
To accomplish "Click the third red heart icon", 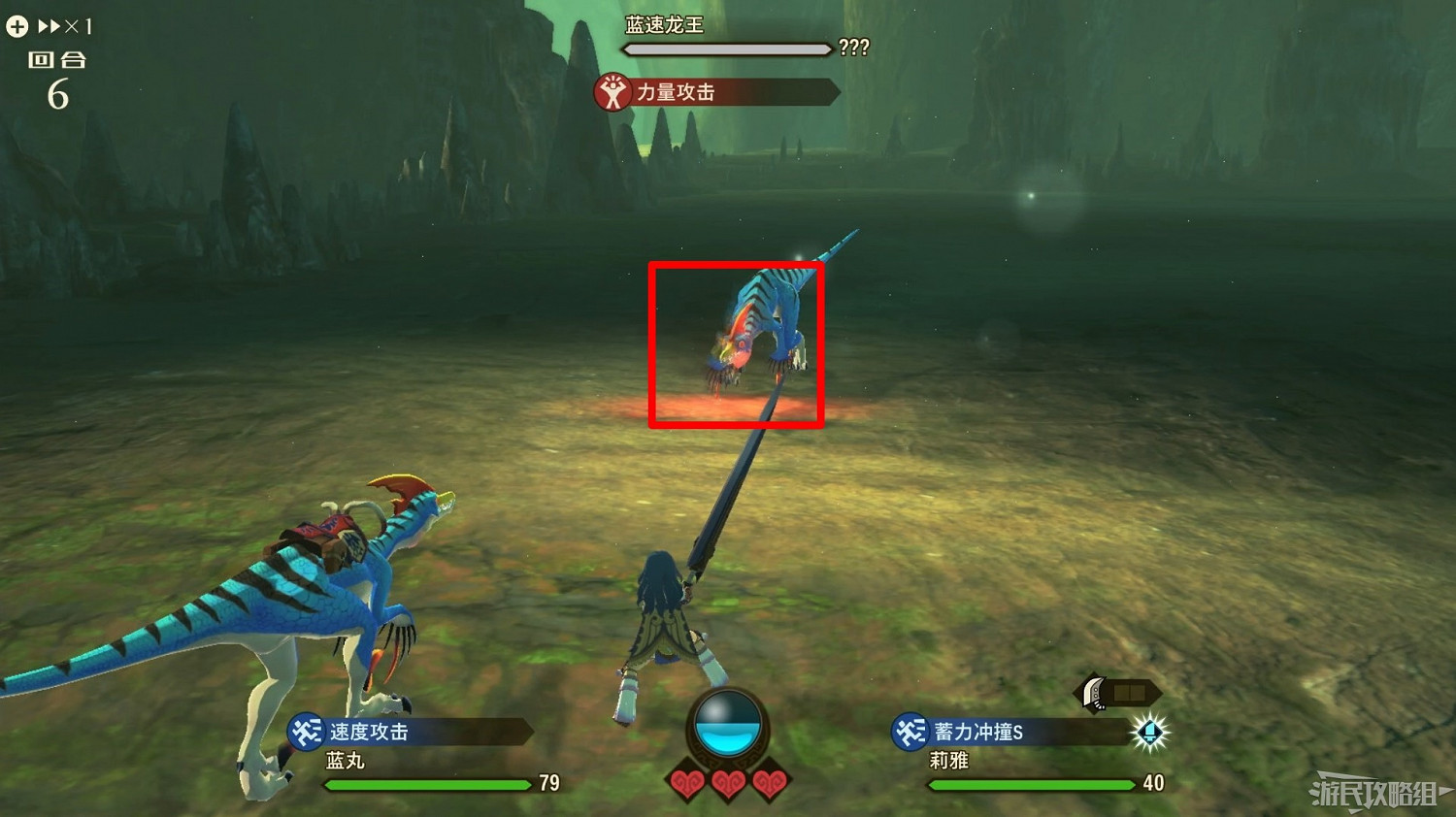I will 770,783.
